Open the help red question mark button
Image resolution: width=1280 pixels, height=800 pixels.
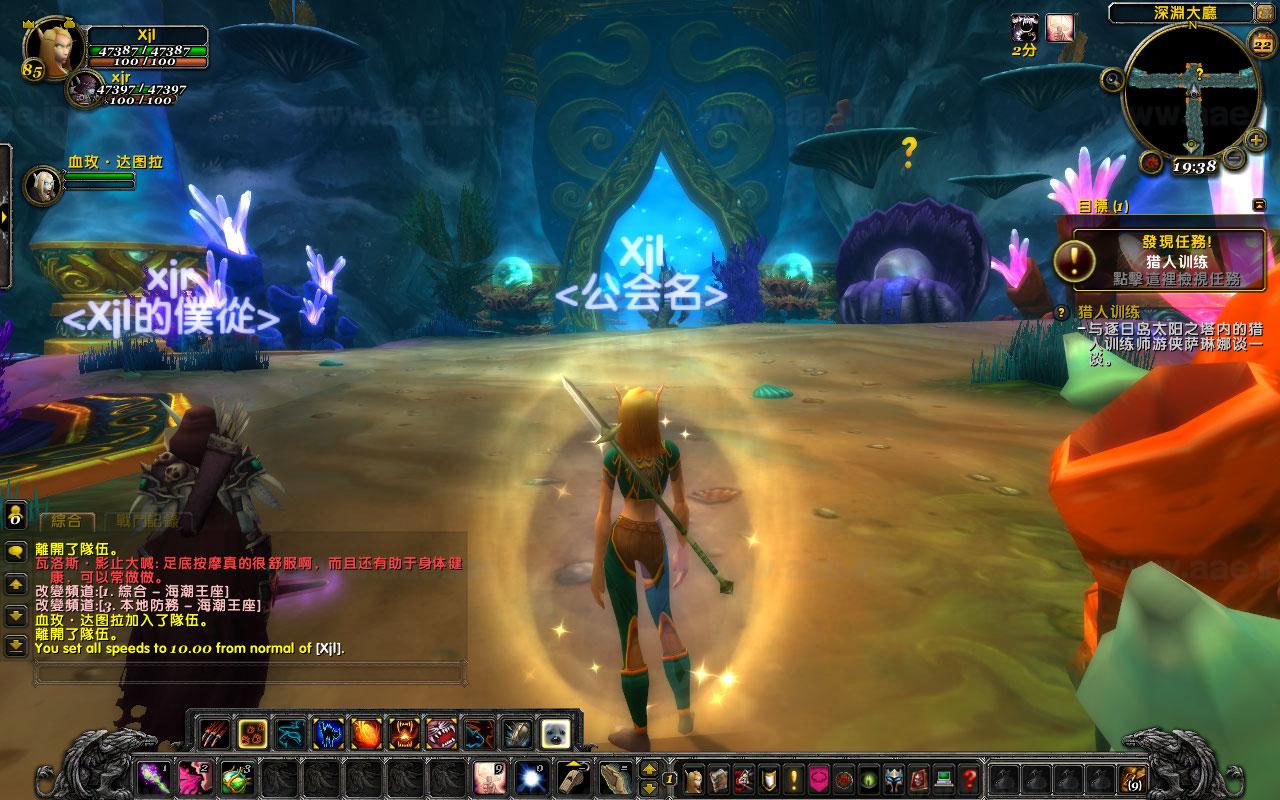coord(969,777)
